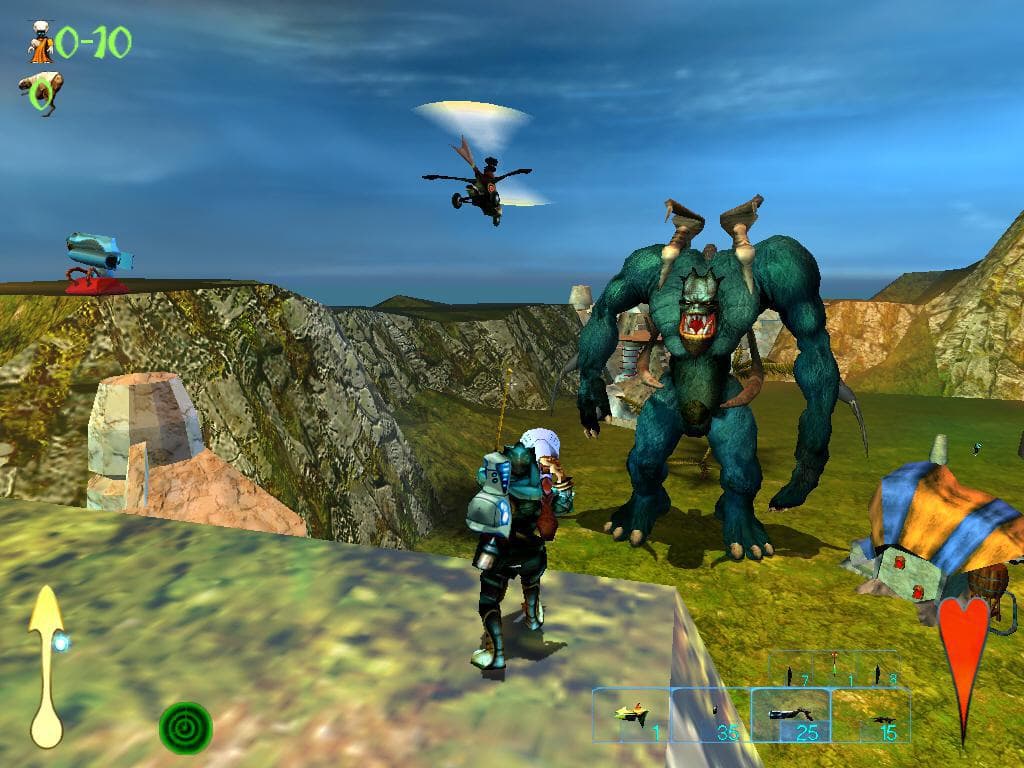Select the yellow-green weapon slot with 1 ammo
This screenshot has width=1024, height=768.
click(x=631, y=715)
